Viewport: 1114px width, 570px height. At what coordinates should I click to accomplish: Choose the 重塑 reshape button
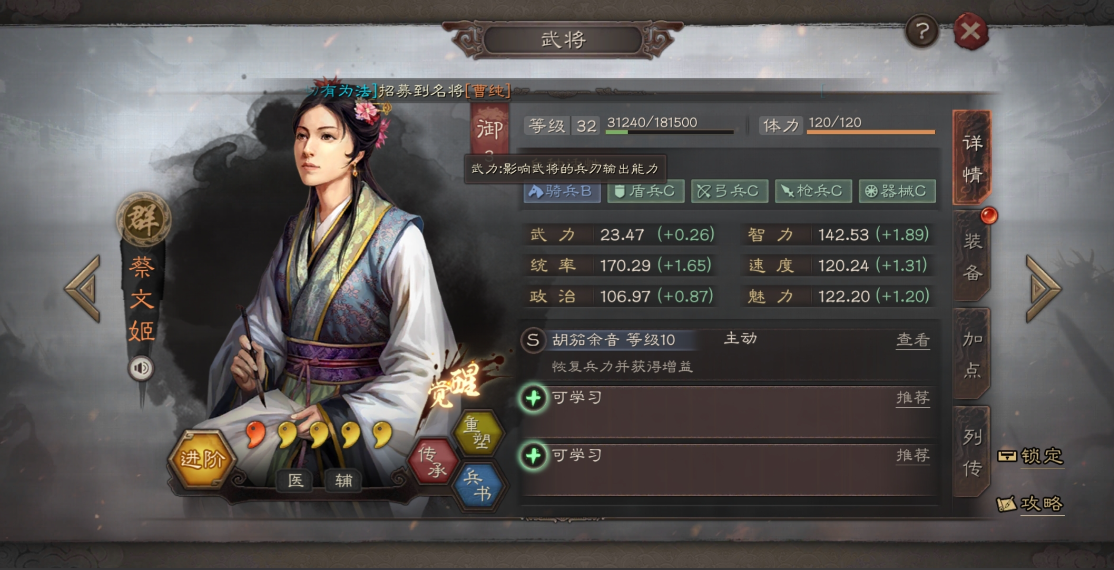tap(477, 432)
